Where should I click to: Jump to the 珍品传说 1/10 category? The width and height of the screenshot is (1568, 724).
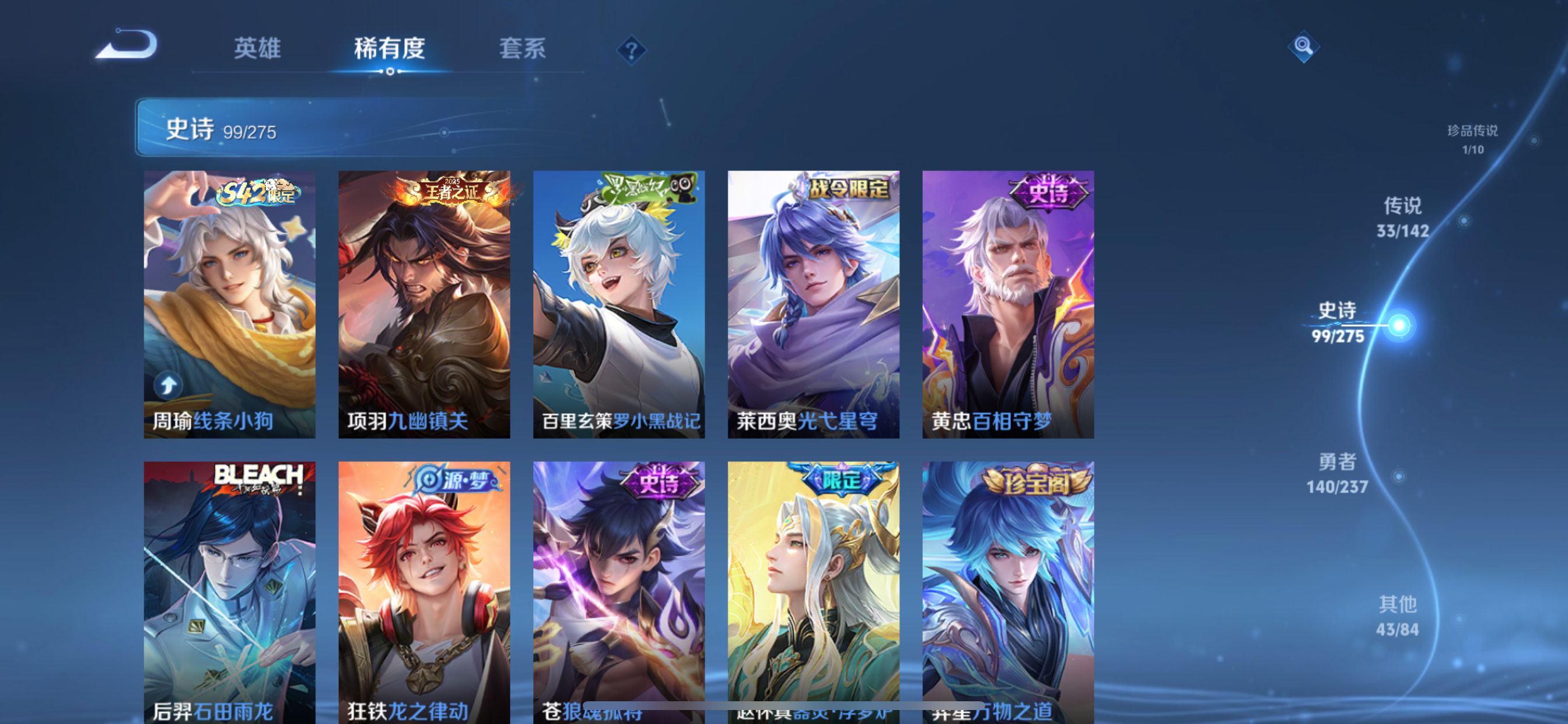[1473, 139]
